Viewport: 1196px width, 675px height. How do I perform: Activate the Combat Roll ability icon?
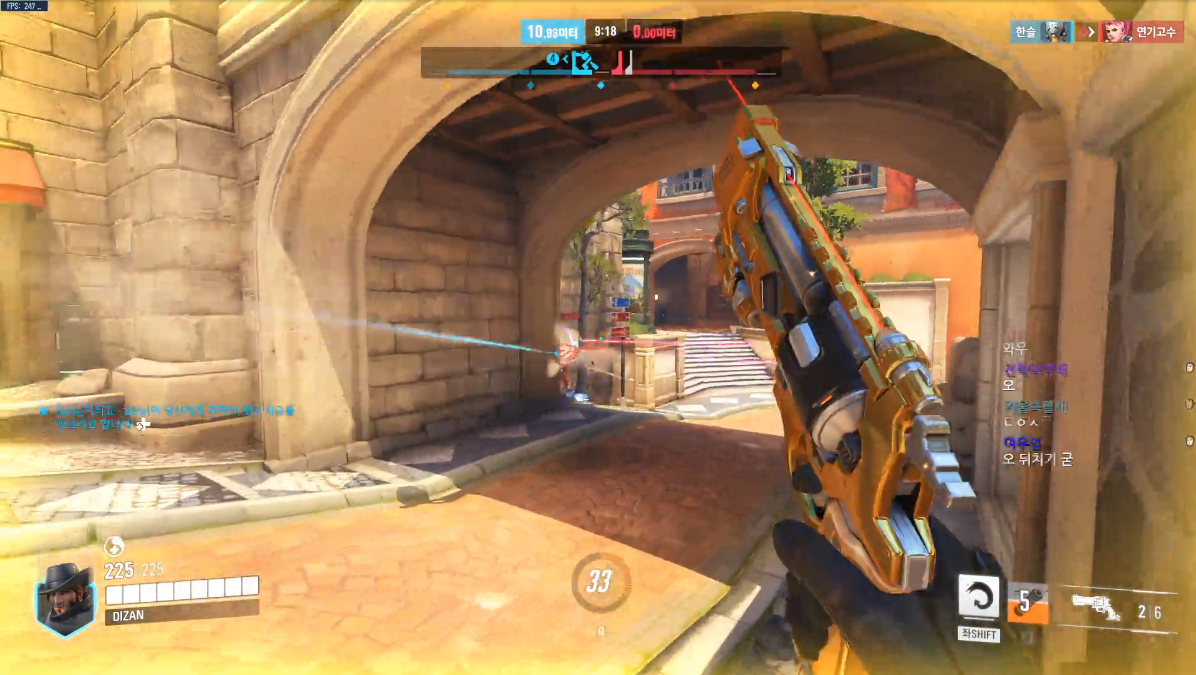978,597
